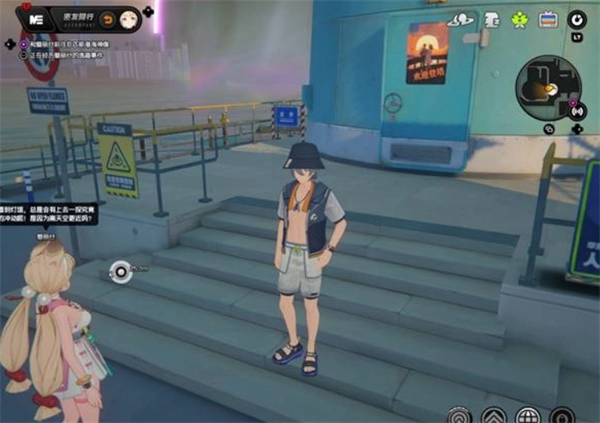This screenshot has width=600, height=423.
Task: Click the concentric arcs icon in bottom bar
Action: [x=459, y=415]
